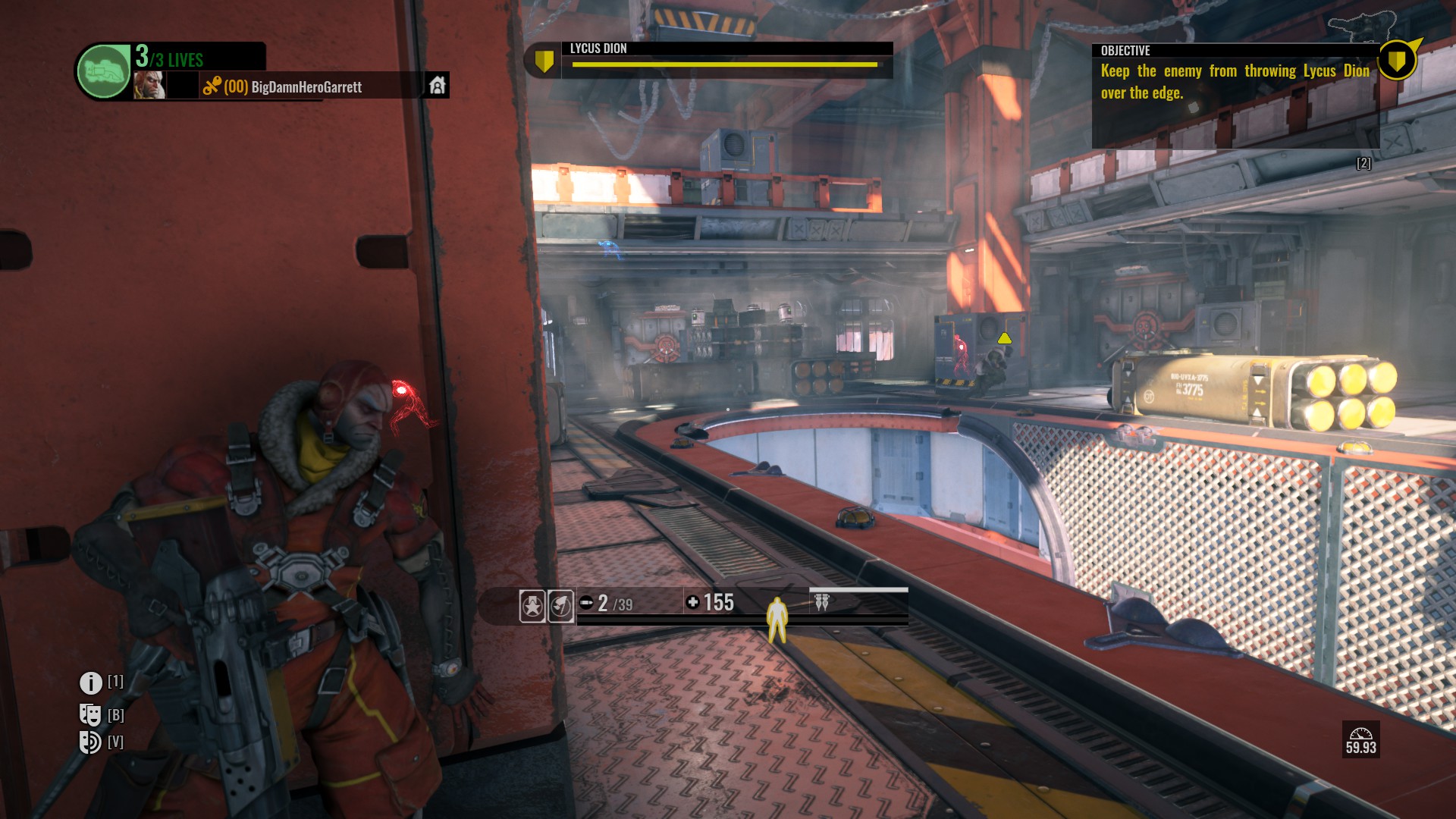Click the green team lives emblem
This screenshot has height=819, width=1456.
[104, 72]
